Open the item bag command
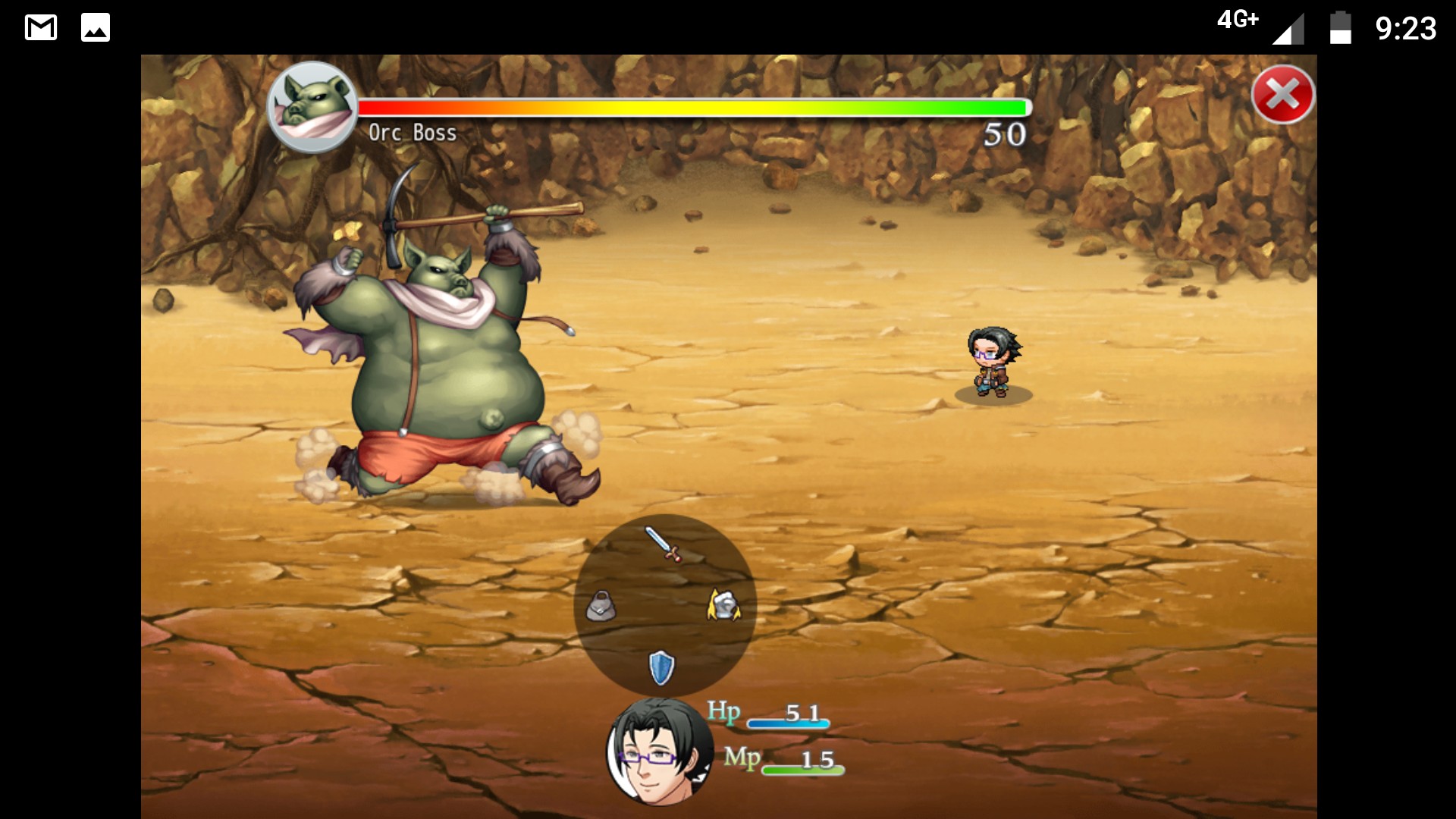Viewport: 1456px width, 819px height. tap(601, 607)
